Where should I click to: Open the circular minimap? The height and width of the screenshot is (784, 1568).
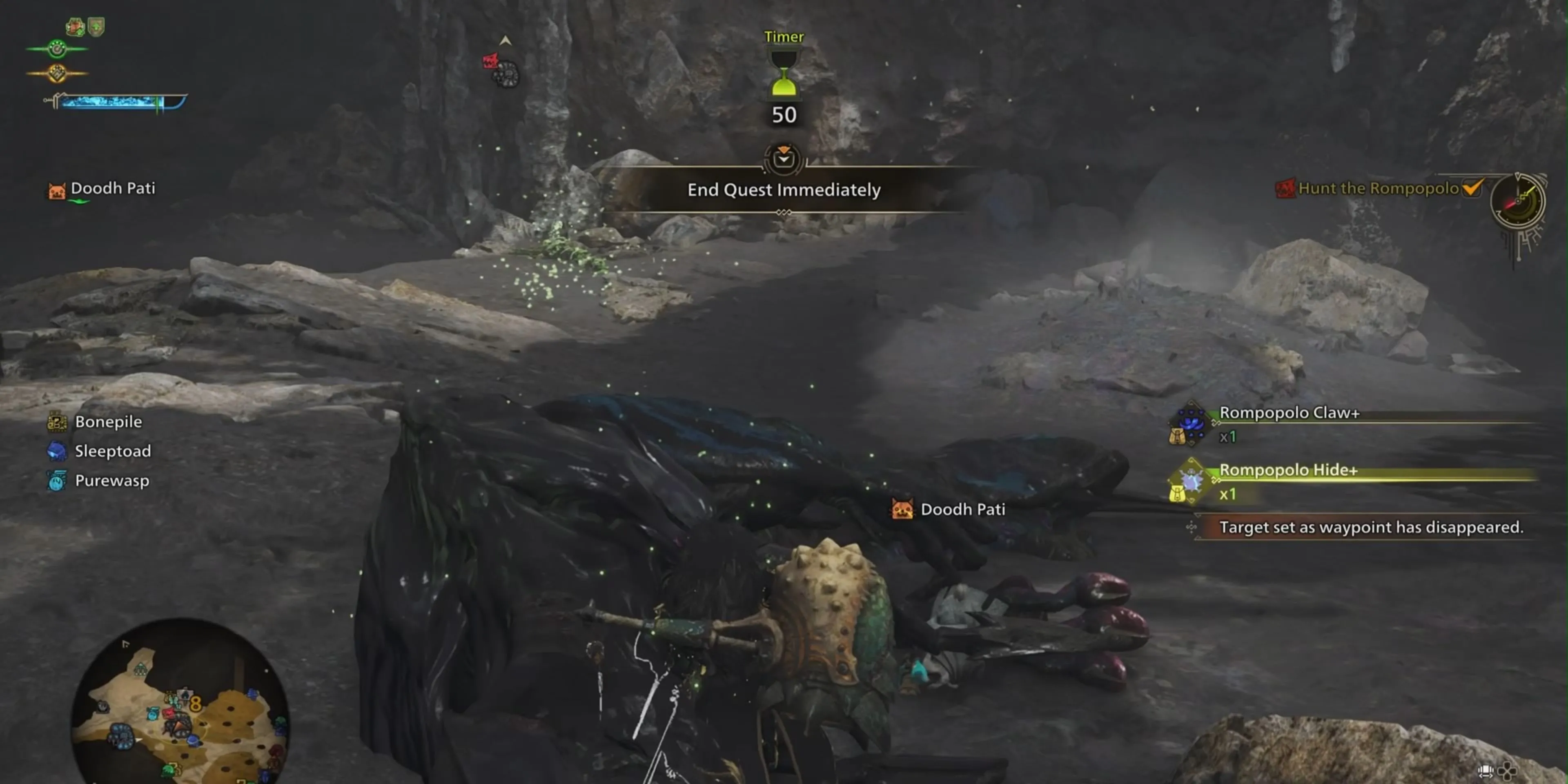(180, 703)
